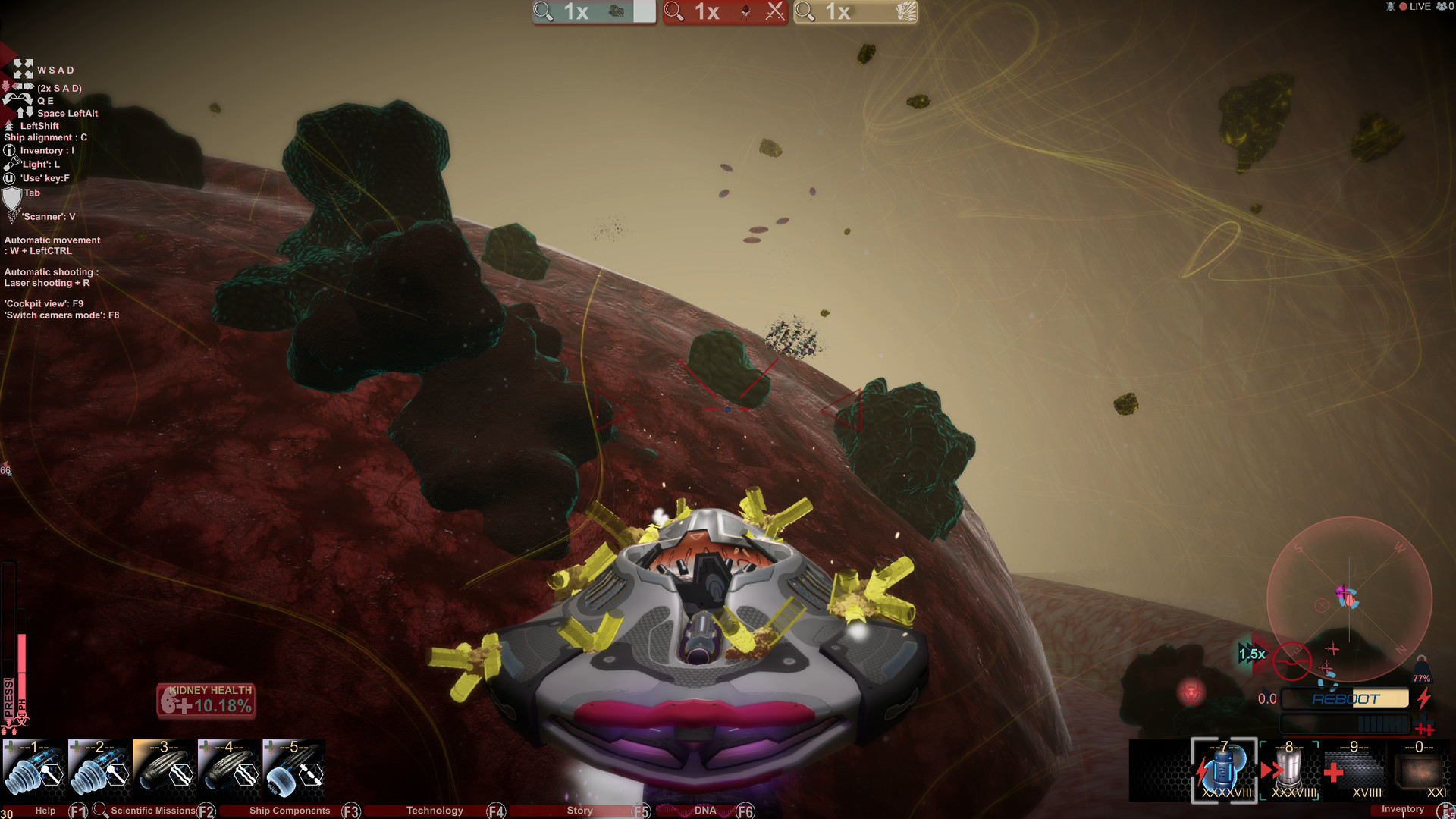Open the Scientific Missions panel

click(152, 811)
